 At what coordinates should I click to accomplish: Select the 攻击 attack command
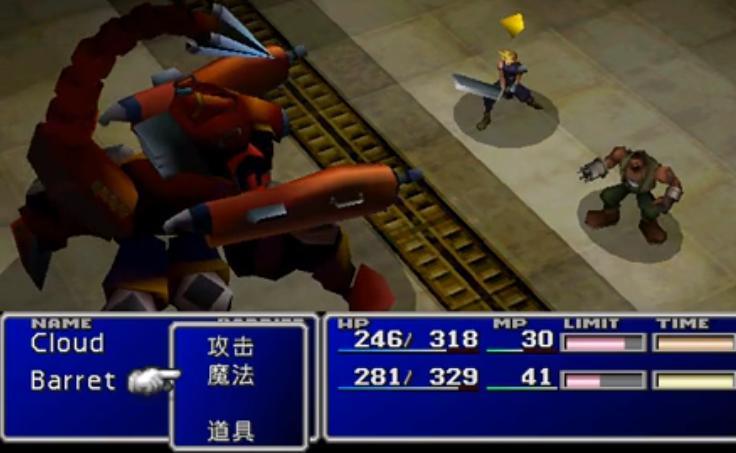[230, 348]
